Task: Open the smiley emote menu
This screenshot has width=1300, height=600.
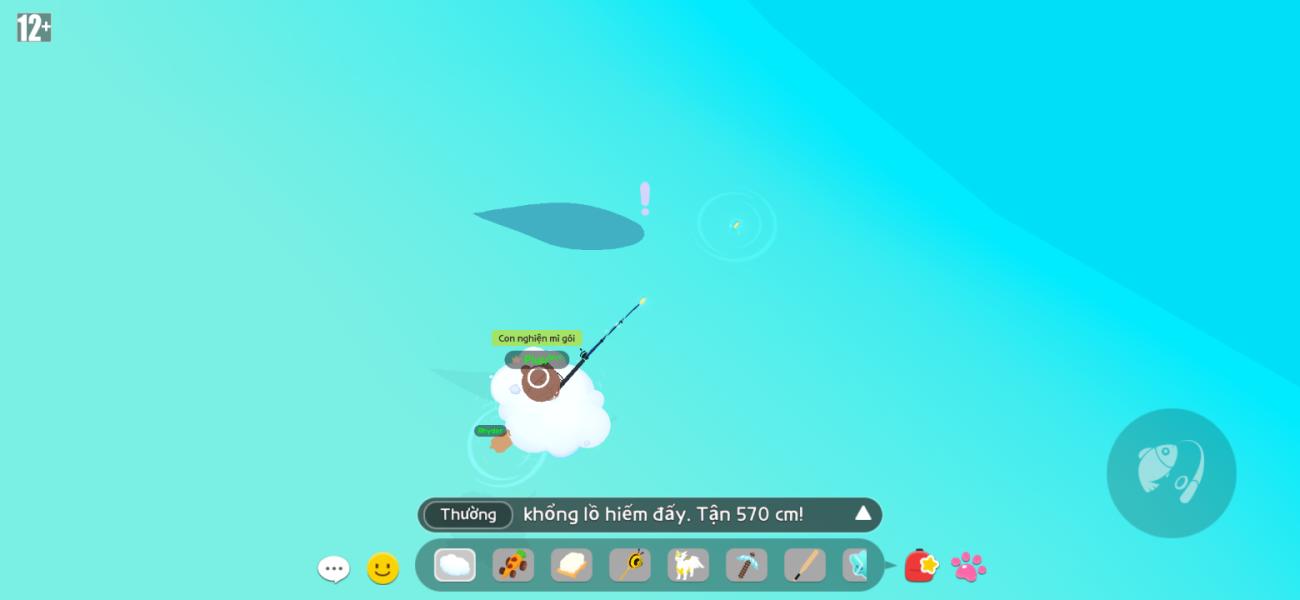Action: click(382, 569)
